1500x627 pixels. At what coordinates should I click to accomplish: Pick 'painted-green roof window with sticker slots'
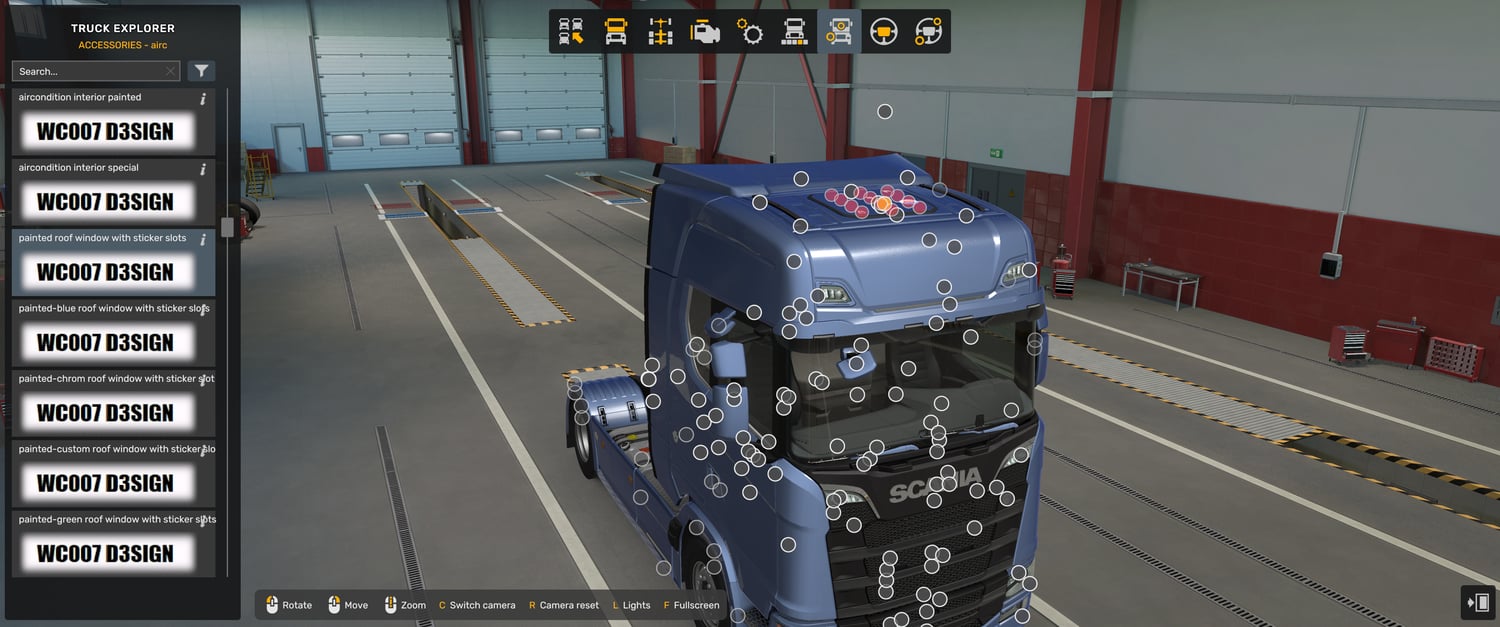(105, 553)
